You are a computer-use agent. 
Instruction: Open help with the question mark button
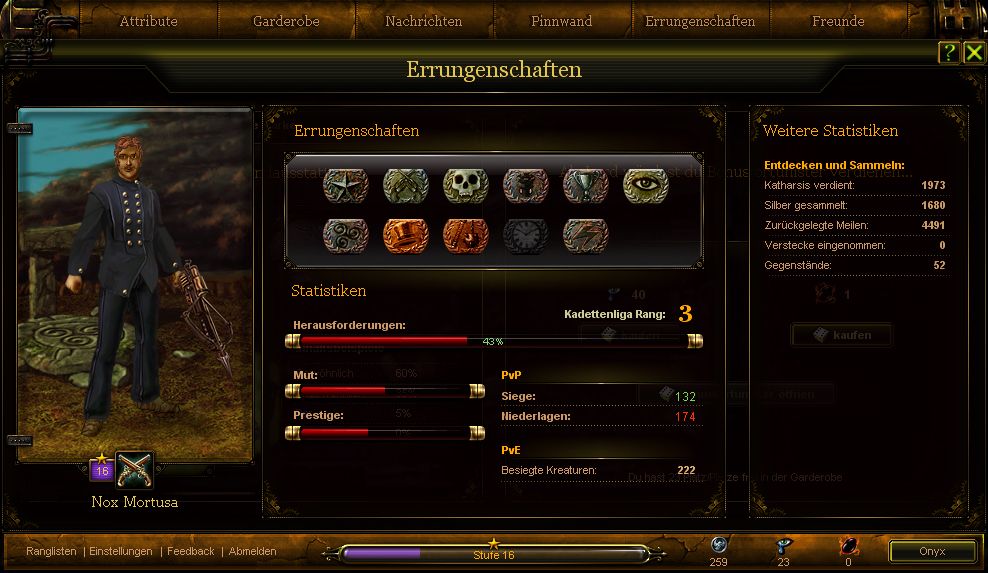pos(948,53)
